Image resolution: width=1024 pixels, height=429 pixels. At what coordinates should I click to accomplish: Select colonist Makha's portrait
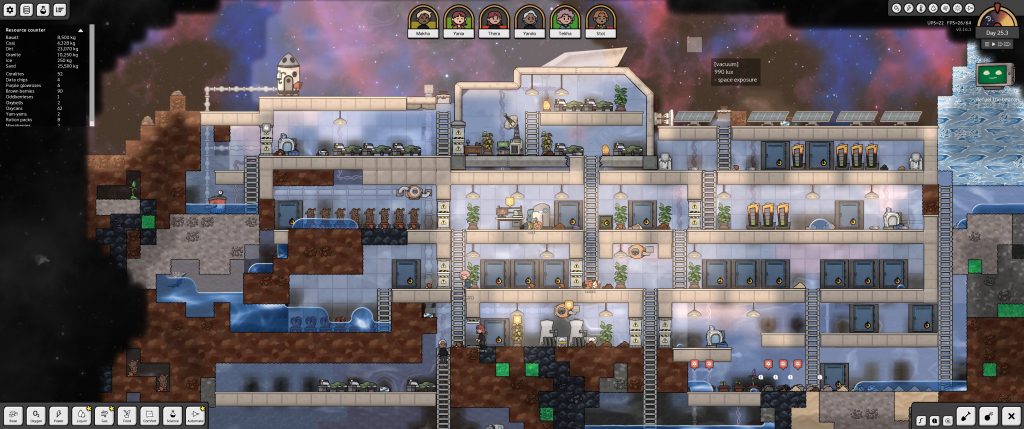(425, 19)
